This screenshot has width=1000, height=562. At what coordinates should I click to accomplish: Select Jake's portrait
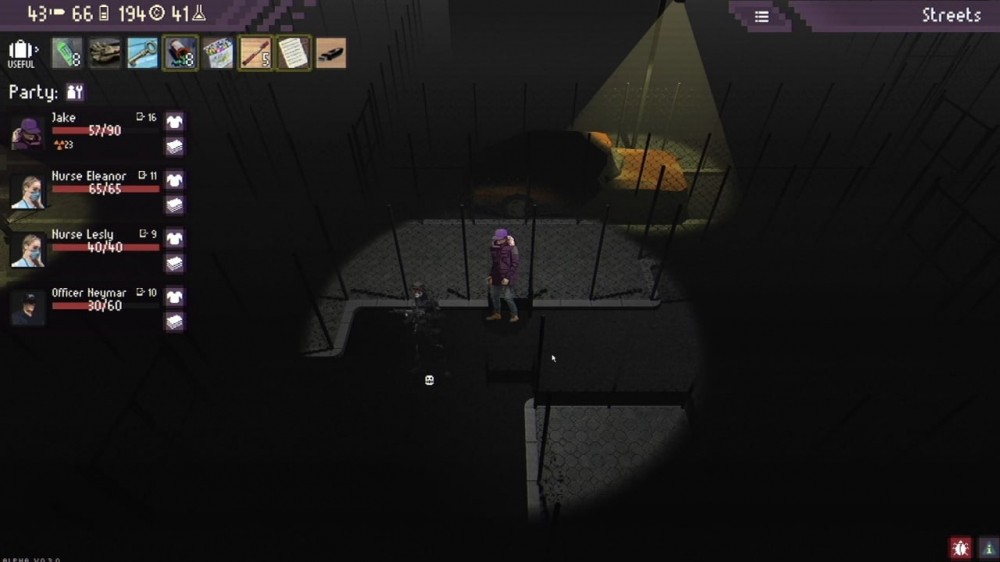tap(27, 133)
